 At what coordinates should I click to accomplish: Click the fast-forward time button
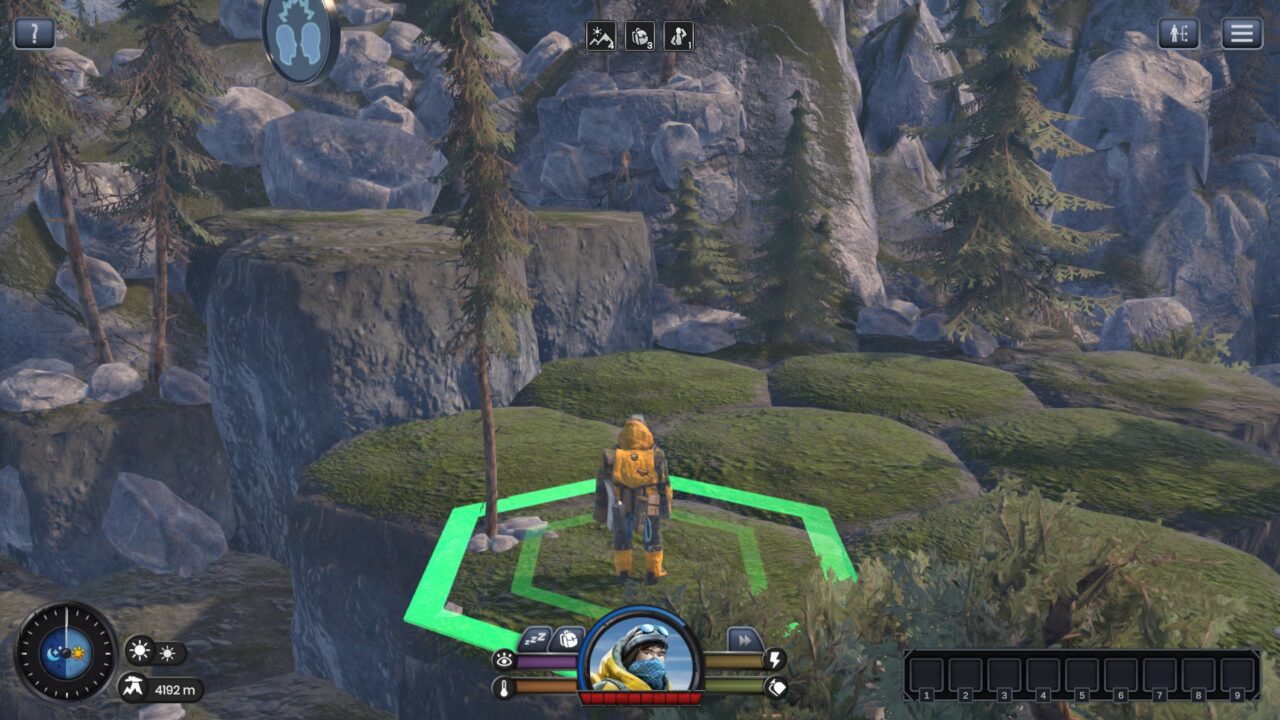tap(744, 639)
